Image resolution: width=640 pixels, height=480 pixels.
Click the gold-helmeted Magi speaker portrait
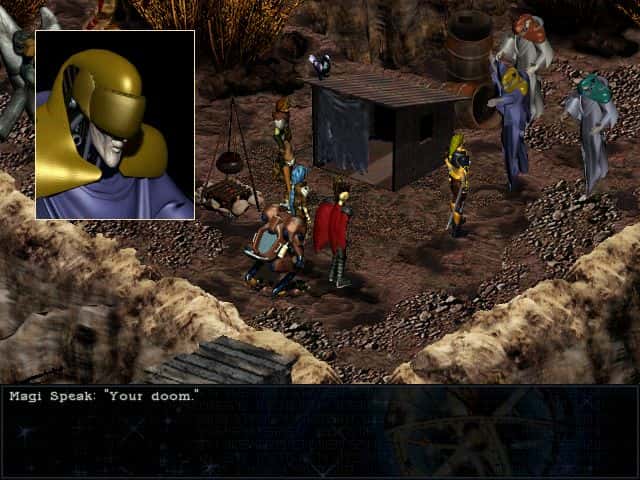point(115,125)
